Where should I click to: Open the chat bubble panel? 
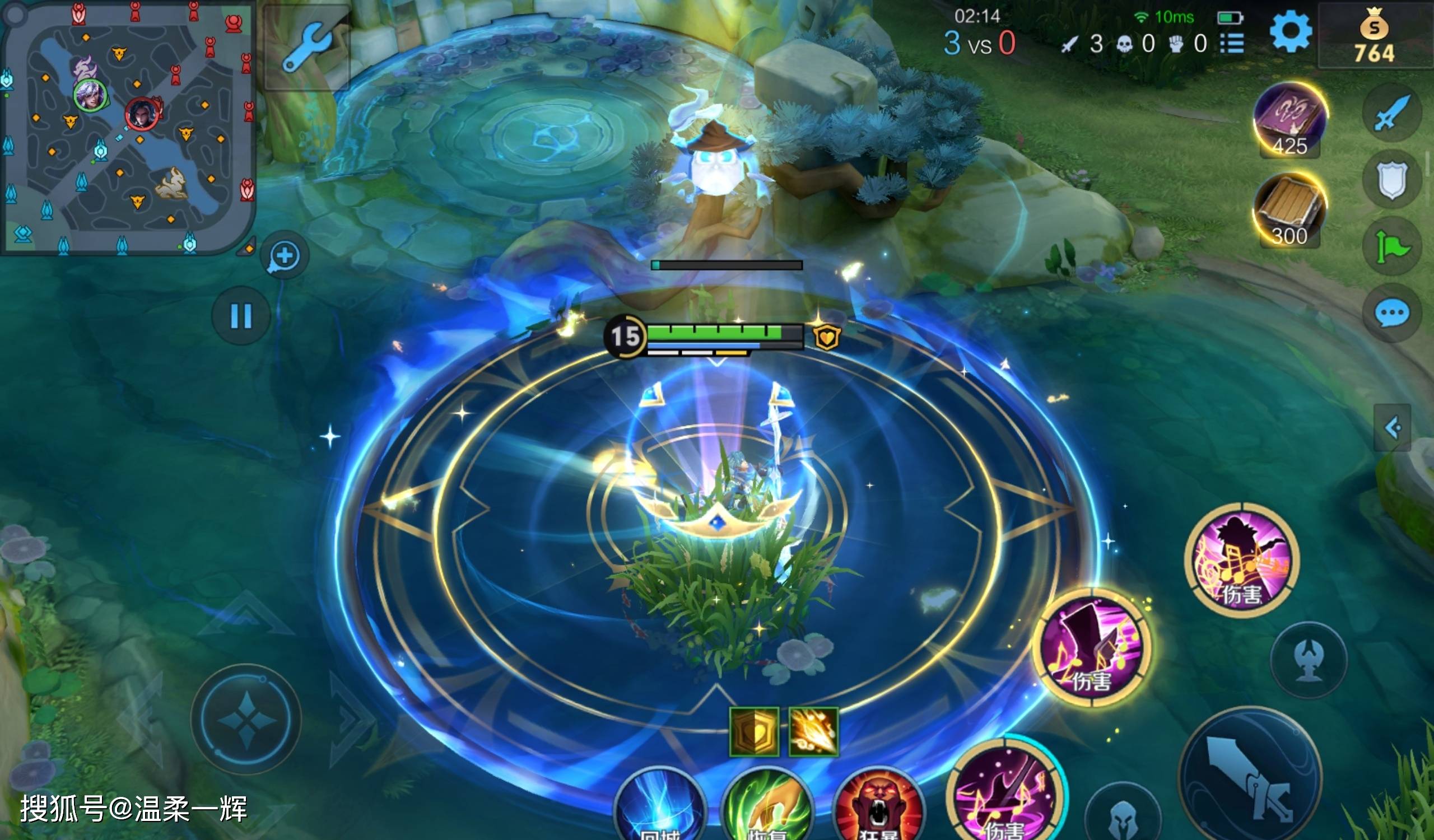(x=1391, y=314)
